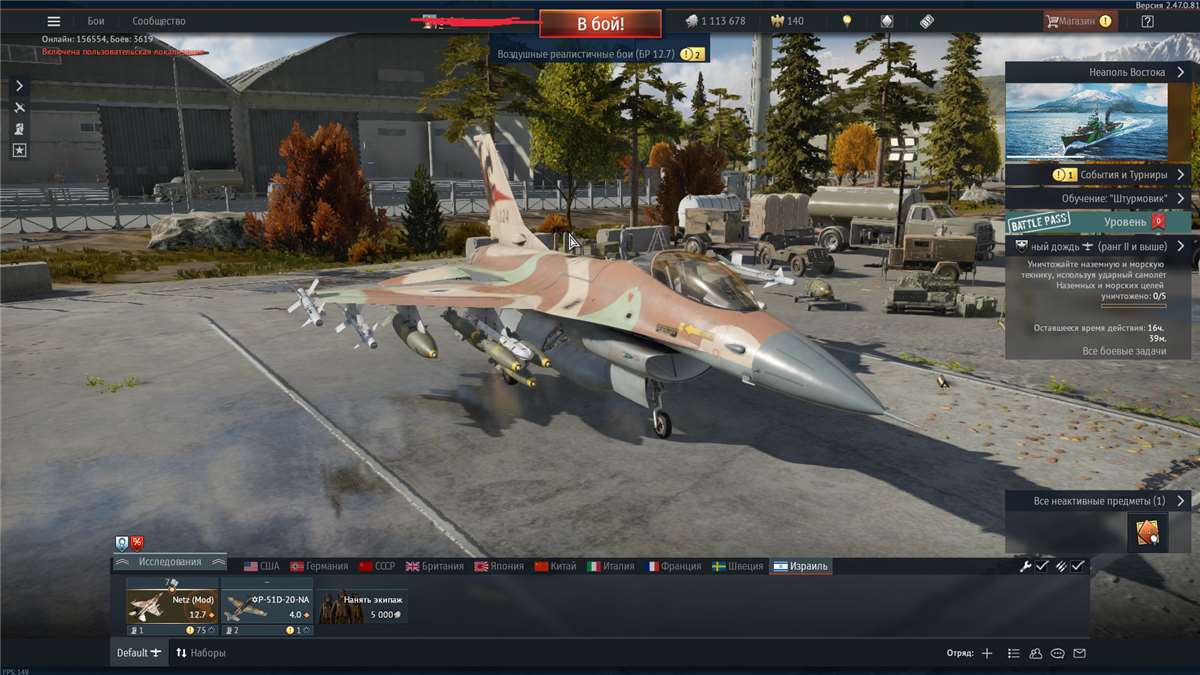The width and height of the screenshot is (1200, 675).
Task: Start a battle with the В бой! button
Action: 600,23
